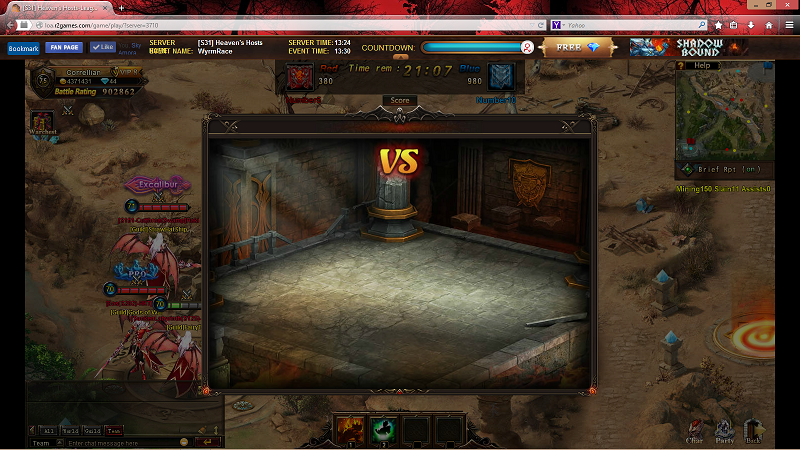The height and width of the screenshot is (450, 800).
Task: Switch chat to the World tab
Action: pyautogui.click(x=70, y=429)
